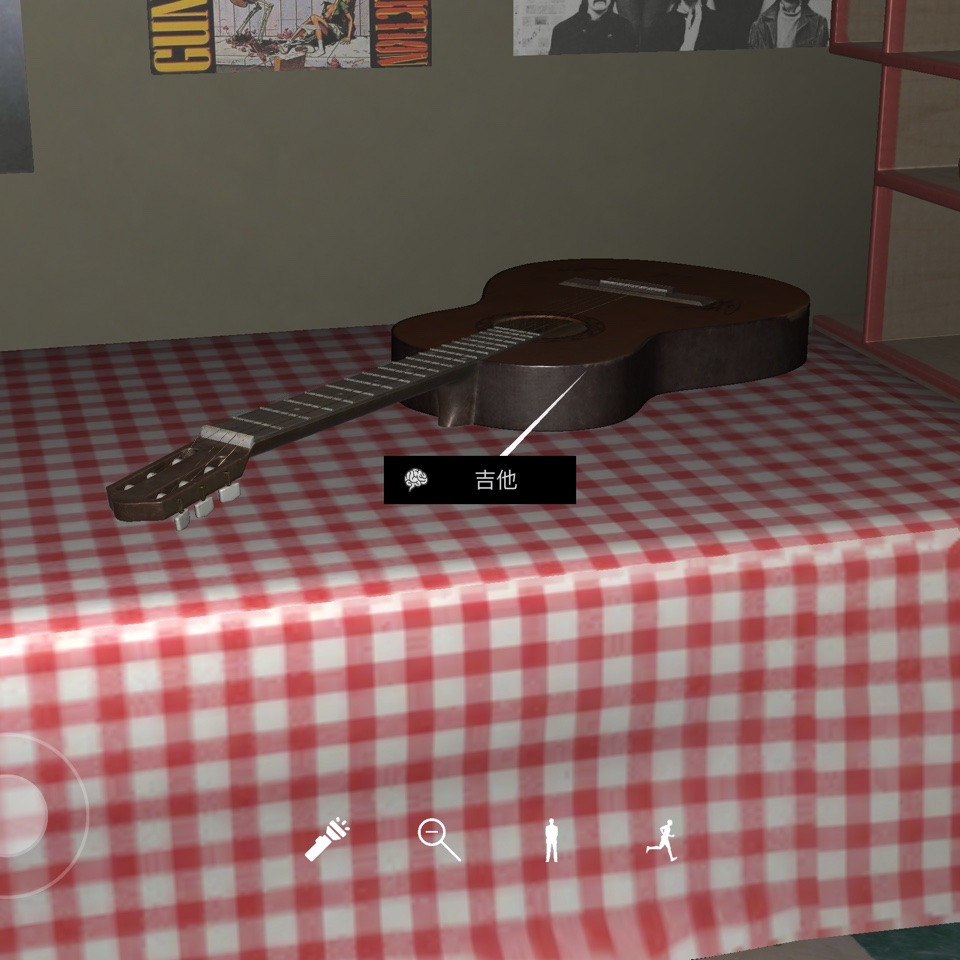Select the standing figure stance icon
960x960 pixels.
tap(551, 840)
